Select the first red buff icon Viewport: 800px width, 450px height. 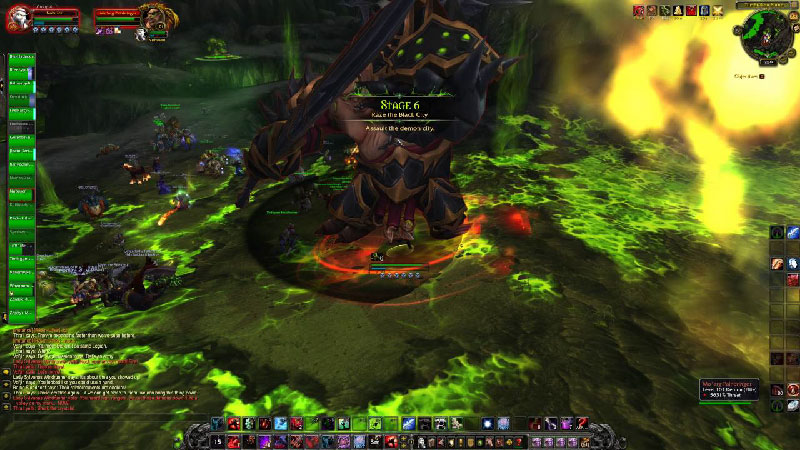639,10
